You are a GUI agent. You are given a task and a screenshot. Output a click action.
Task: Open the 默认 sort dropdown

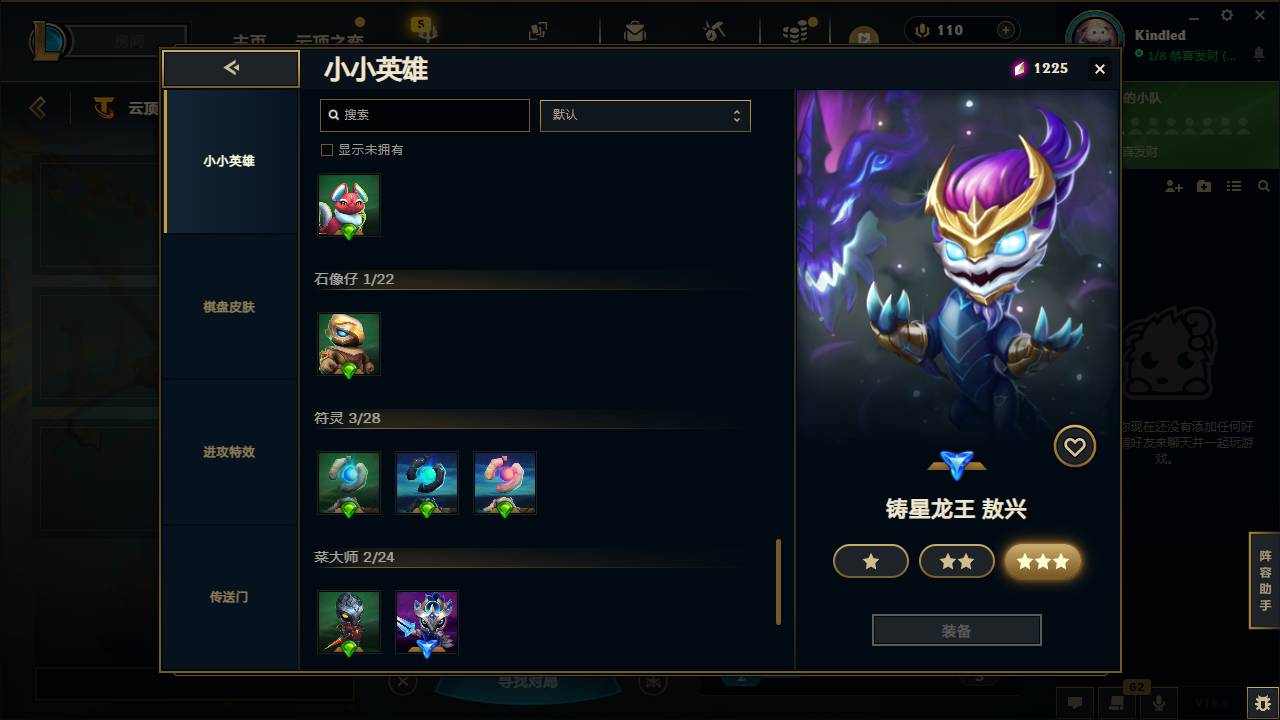point(645,115)
